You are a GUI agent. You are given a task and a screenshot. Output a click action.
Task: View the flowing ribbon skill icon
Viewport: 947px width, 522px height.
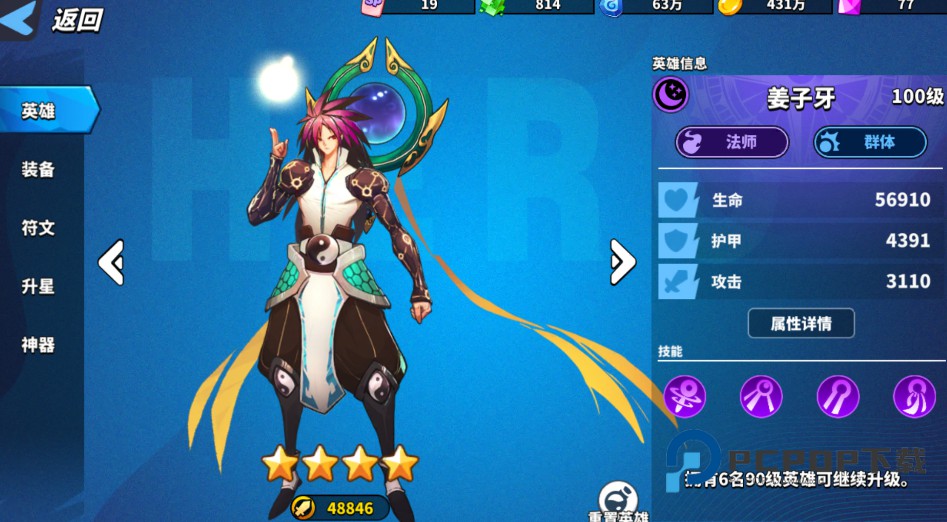point(914,397)
